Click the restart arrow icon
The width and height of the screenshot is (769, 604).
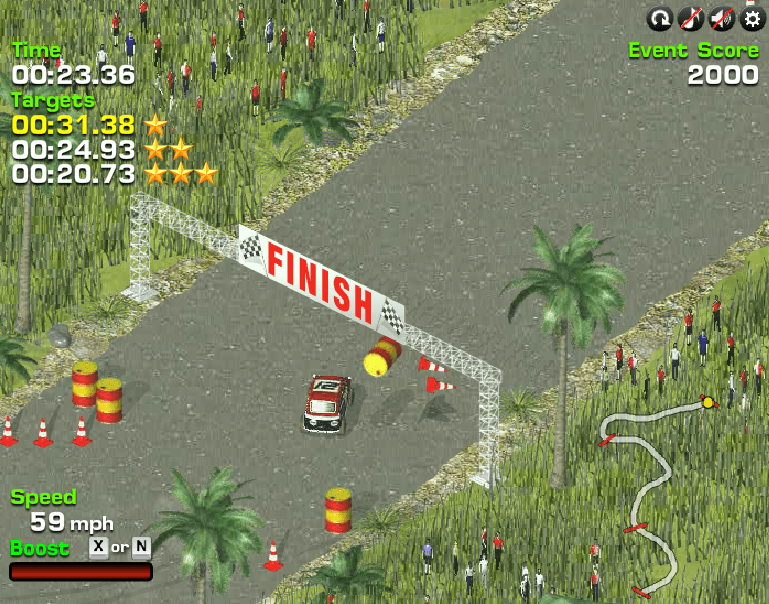[x=660, y=18]
